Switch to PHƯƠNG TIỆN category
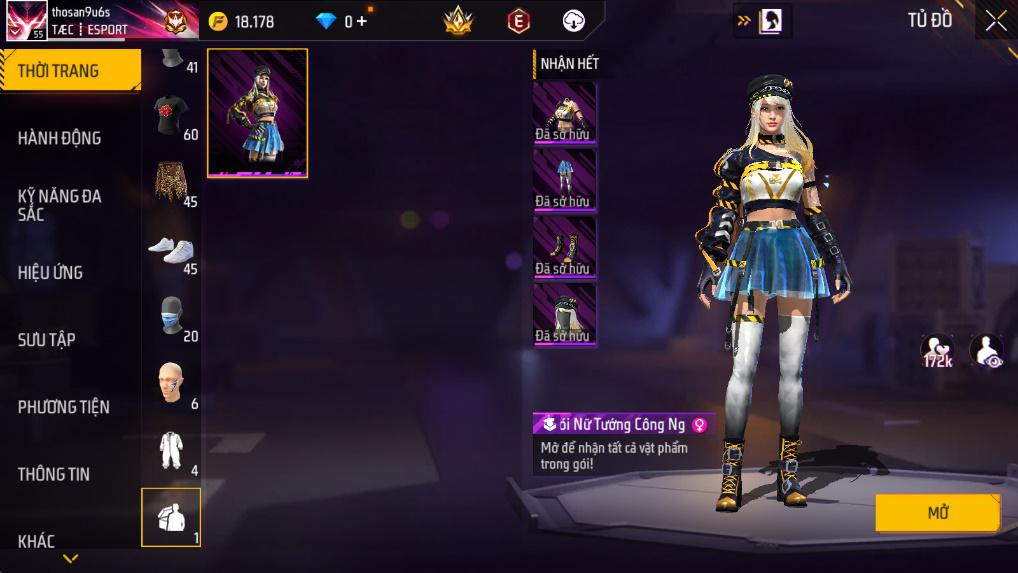 coord(64,406)
